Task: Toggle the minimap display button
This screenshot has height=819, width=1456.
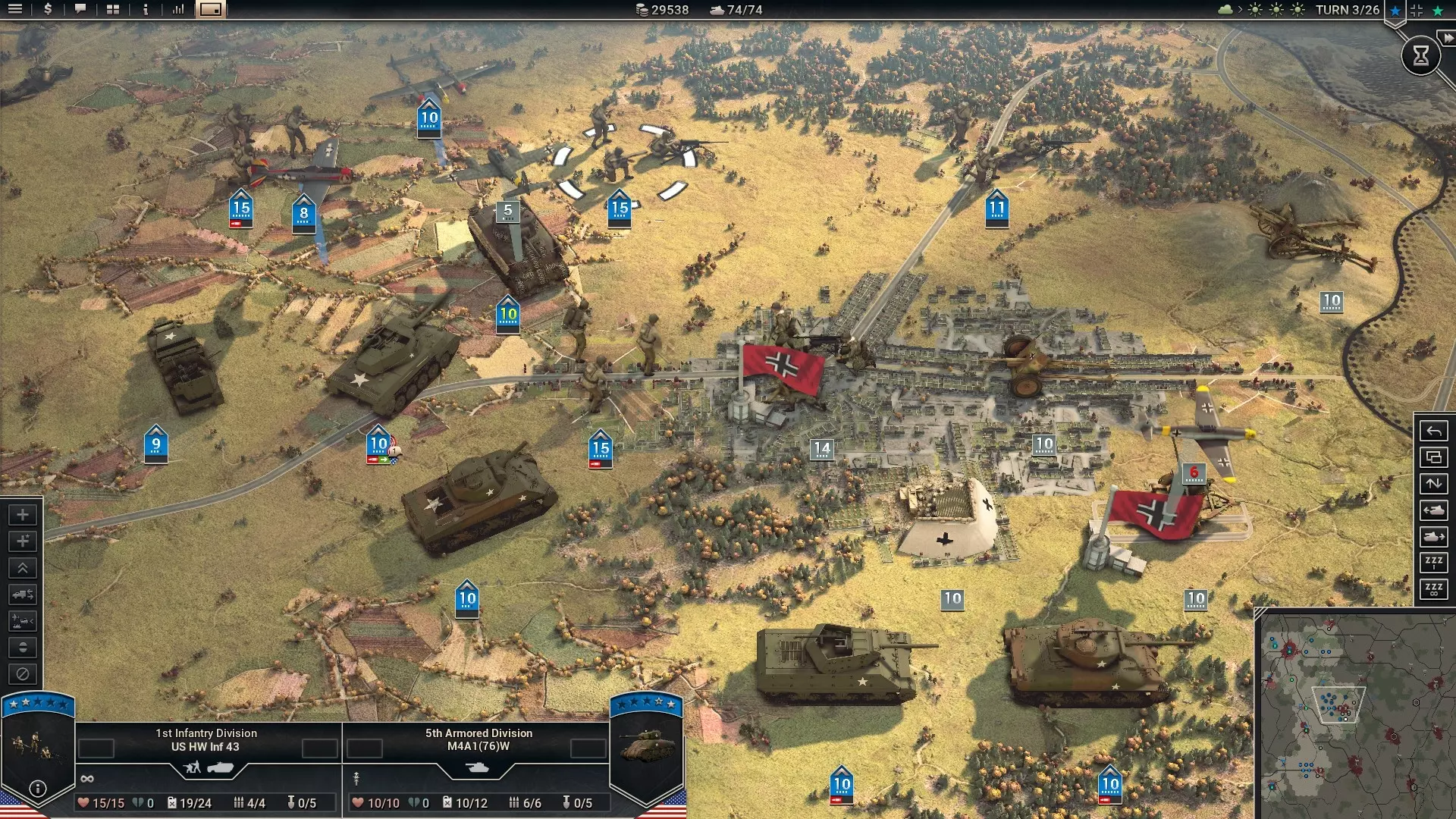Action: point(211,10)
